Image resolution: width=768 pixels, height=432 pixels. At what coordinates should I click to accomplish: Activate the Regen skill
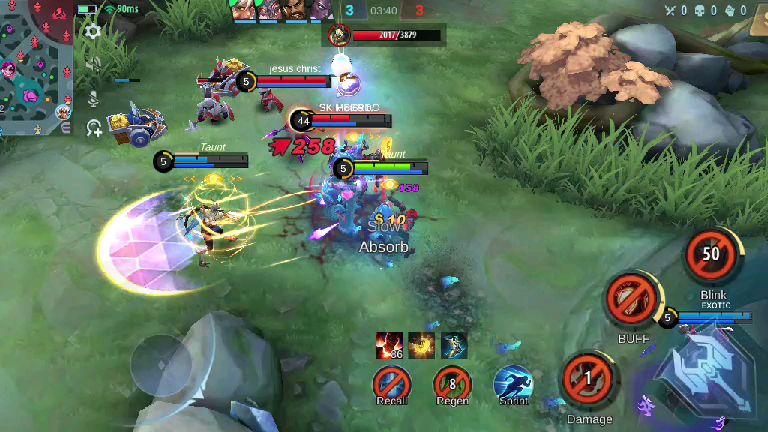click(x=452, y=382)
